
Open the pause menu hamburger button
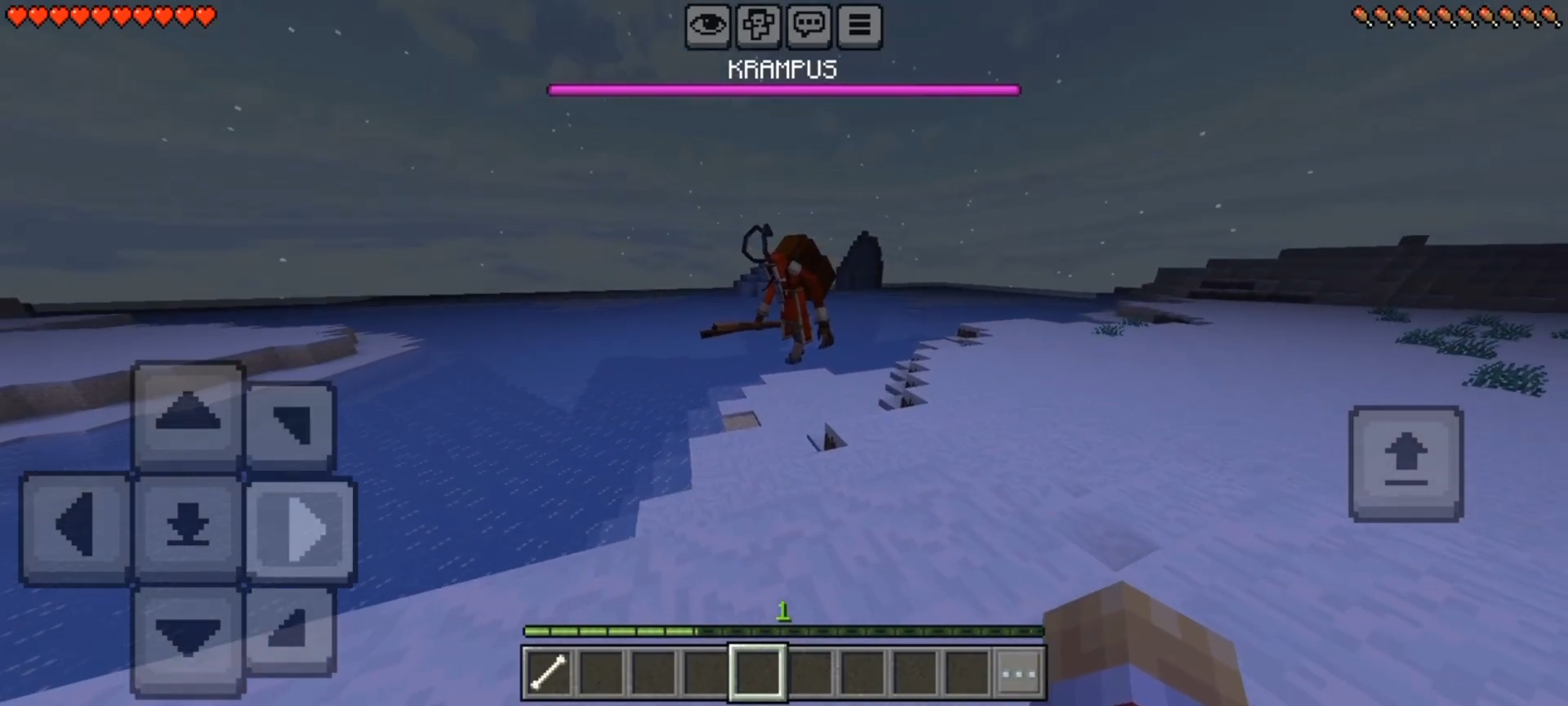click(x=859, y=26)
